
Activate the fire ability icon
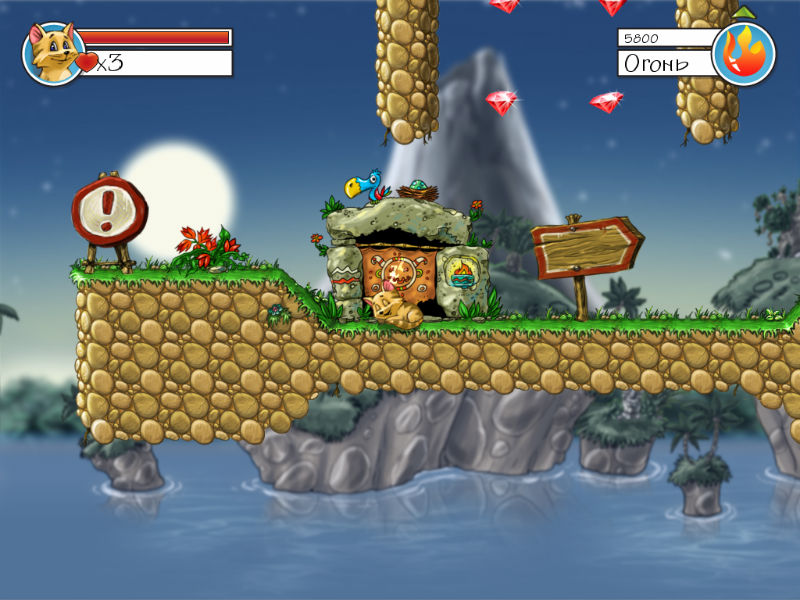pyautogui.click(x=744, y=53)
